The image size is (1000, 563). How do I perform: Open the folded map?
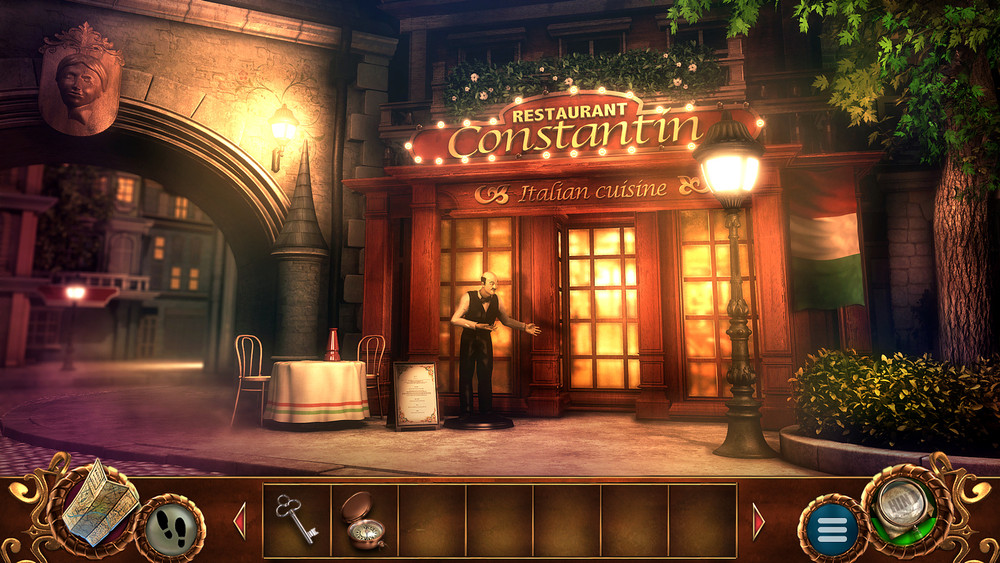tap(100, 504)
